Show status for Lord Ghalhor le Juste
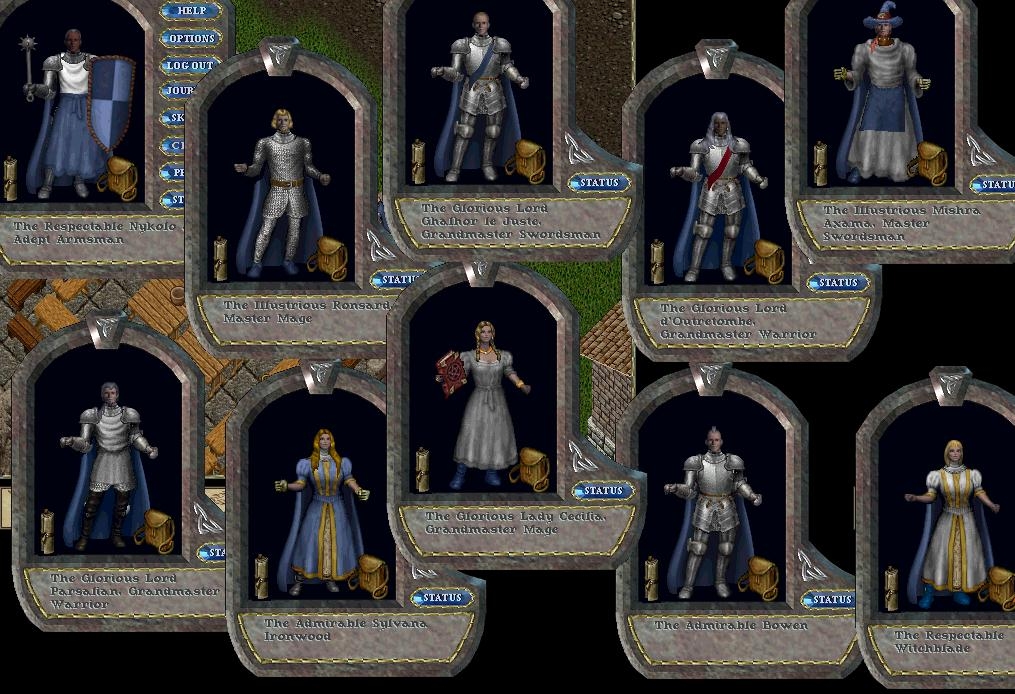1015x694 pixels. coord(599,183)
